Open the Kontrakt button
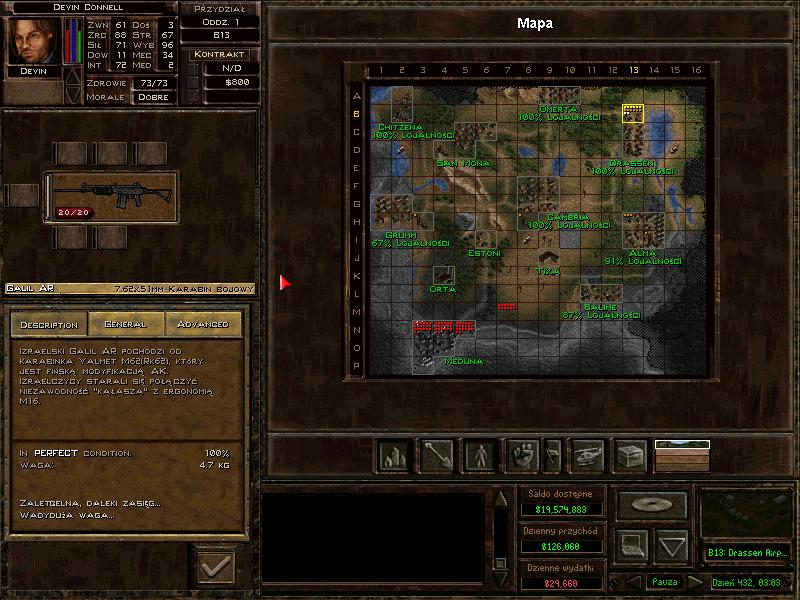Viewport: 800px width, 600px height. tap(220, 54)
